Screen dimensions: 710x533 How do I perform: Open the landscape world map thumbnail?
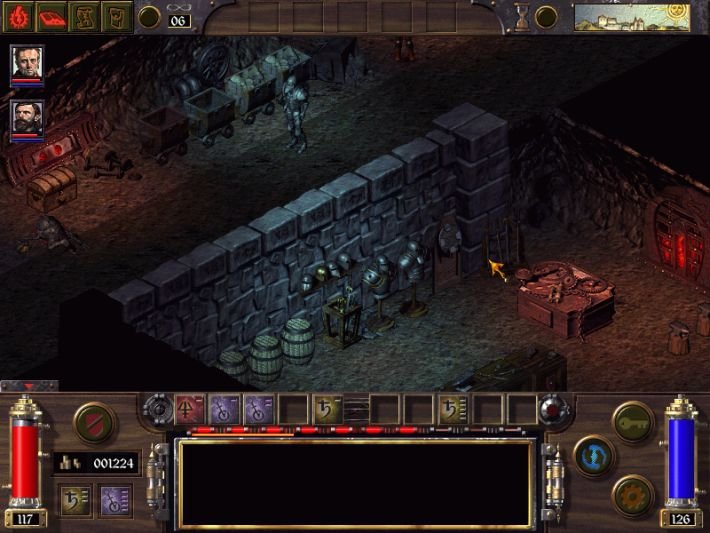tap(617, 17)
